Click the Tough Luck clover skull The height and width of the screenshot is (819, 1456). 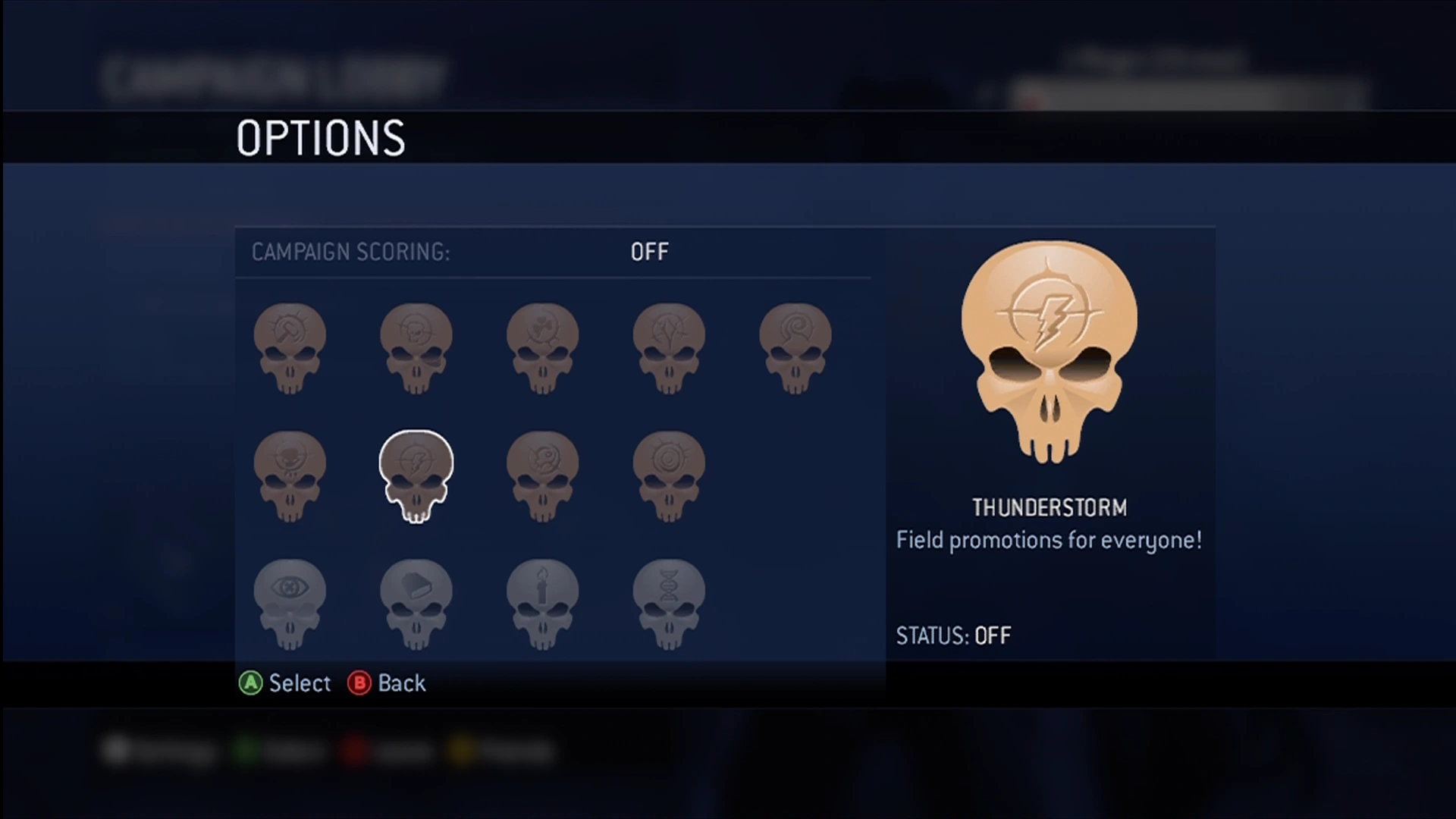543,345
